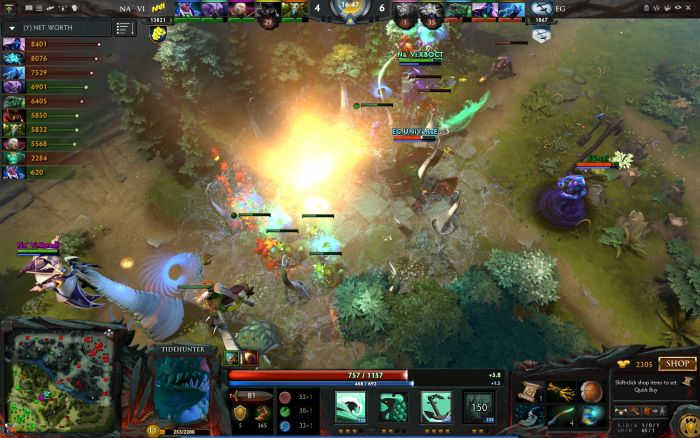The width and height of the screenshot is (700, 438).
Task: Activate the Kraken Shell ability icon
Action: coord(394,405)
